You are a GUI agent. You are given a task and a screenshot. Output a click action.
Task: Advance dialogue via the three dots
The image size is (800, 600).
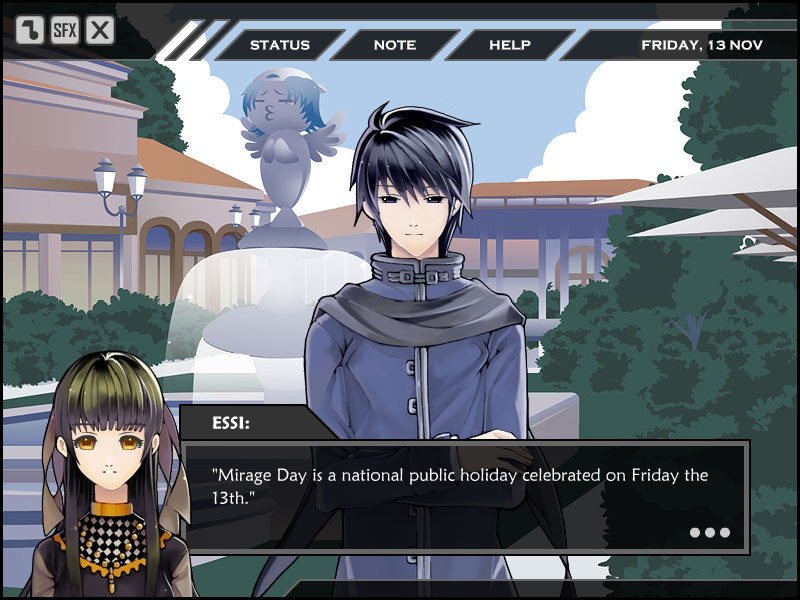pos(710,532)
